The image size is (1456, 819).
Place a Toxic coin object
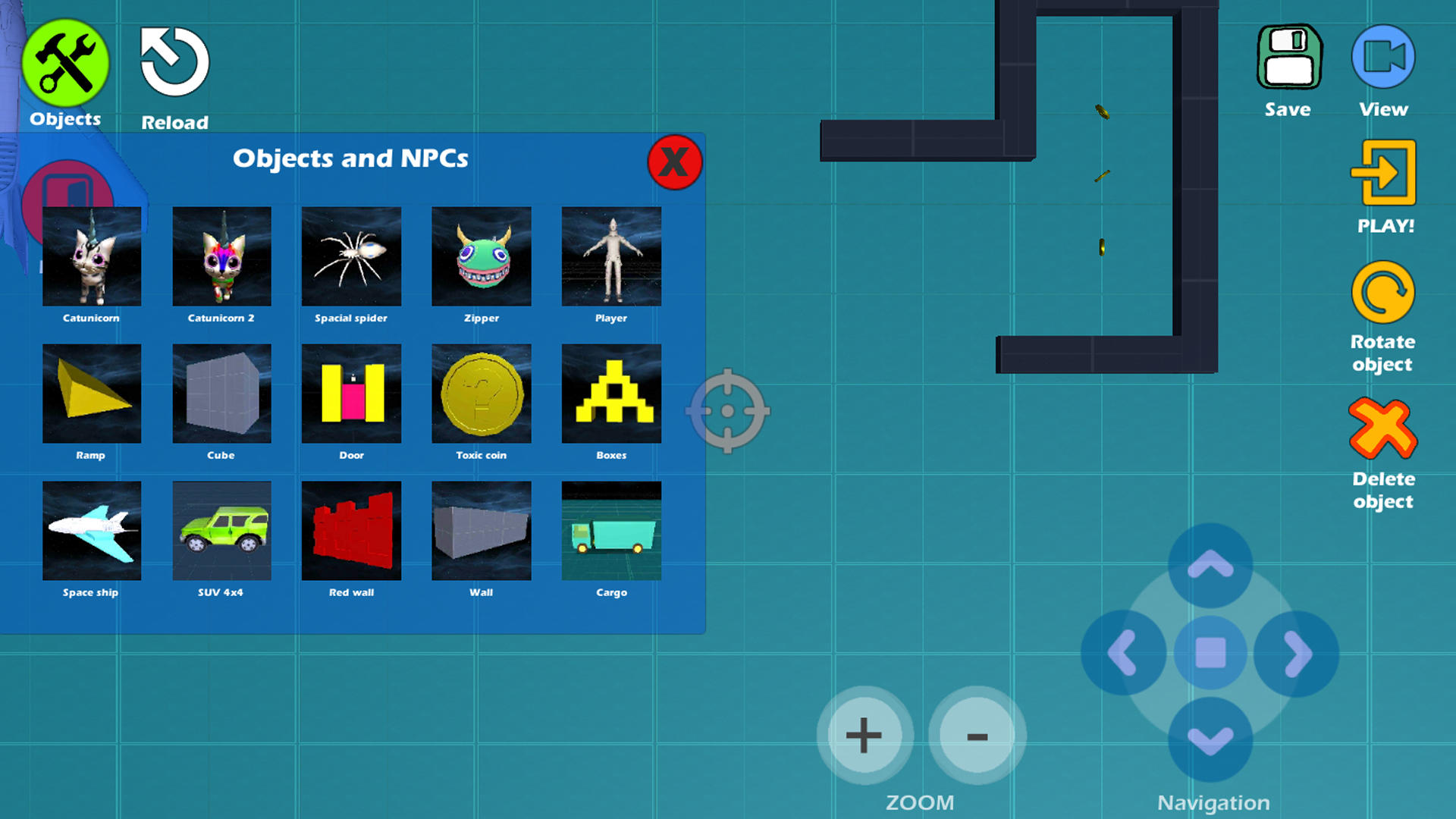click(481, 394)
